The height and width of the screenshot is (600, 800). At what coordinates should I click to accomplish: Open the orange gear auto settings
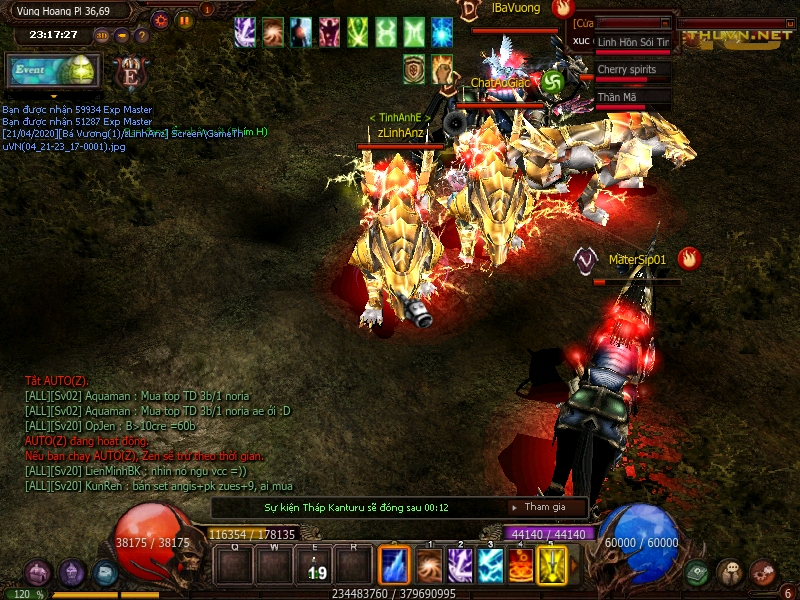tap(161, 19)
